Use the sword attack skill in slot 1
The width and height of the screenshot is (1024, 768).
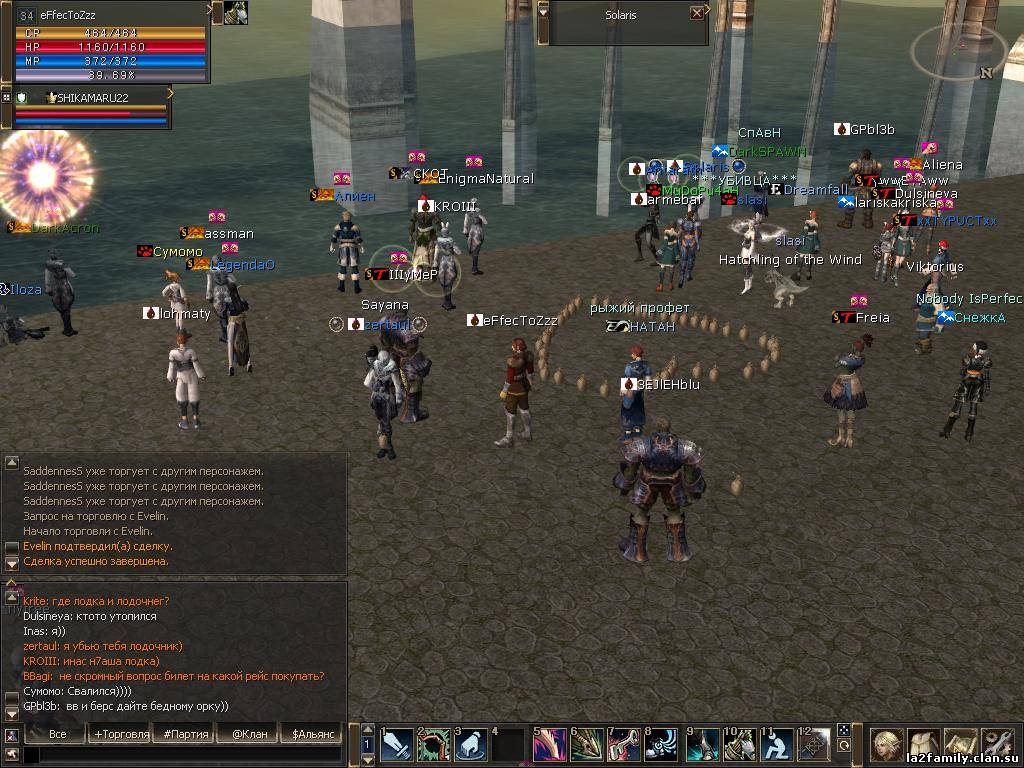(396, 745)
